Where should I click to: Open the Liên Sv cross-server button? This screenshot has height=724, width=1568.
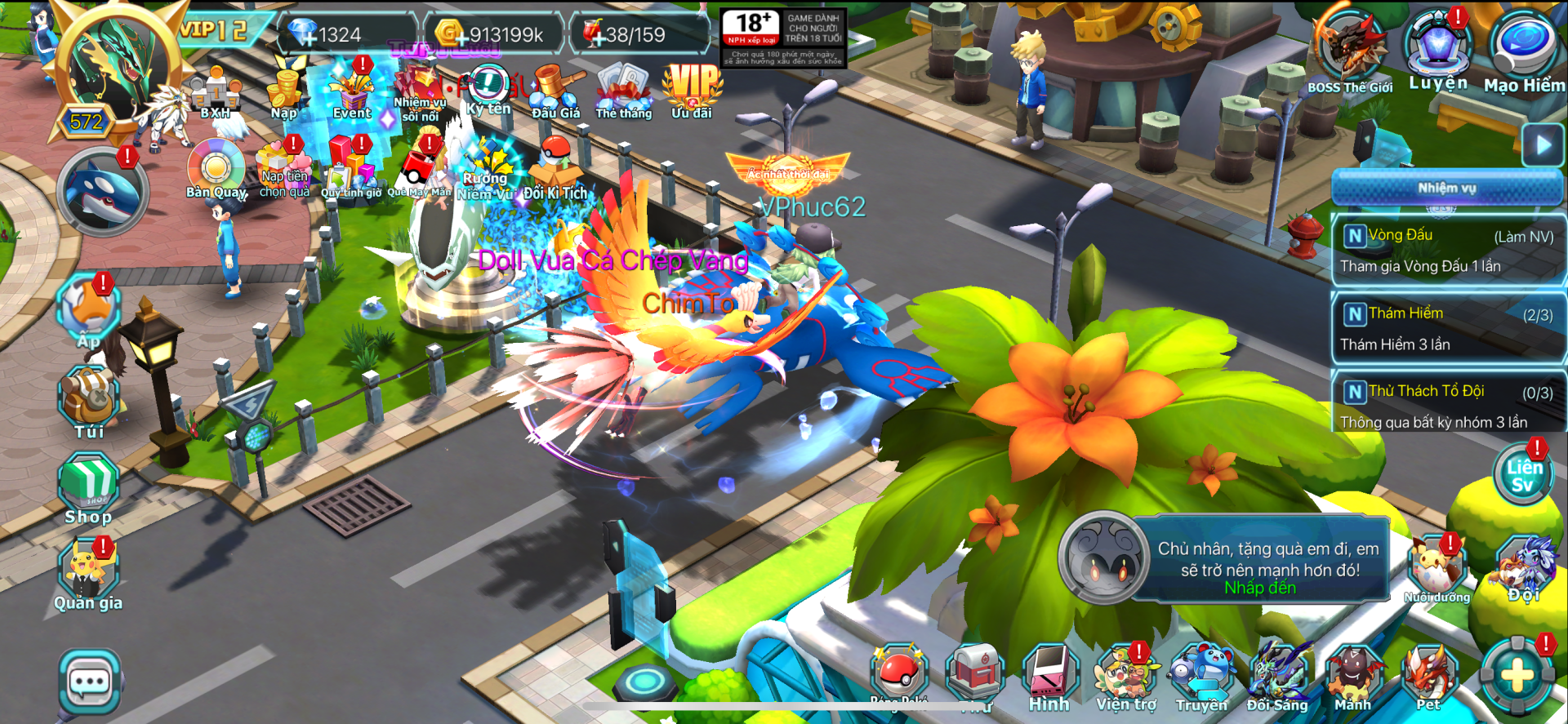point(1524,477)
